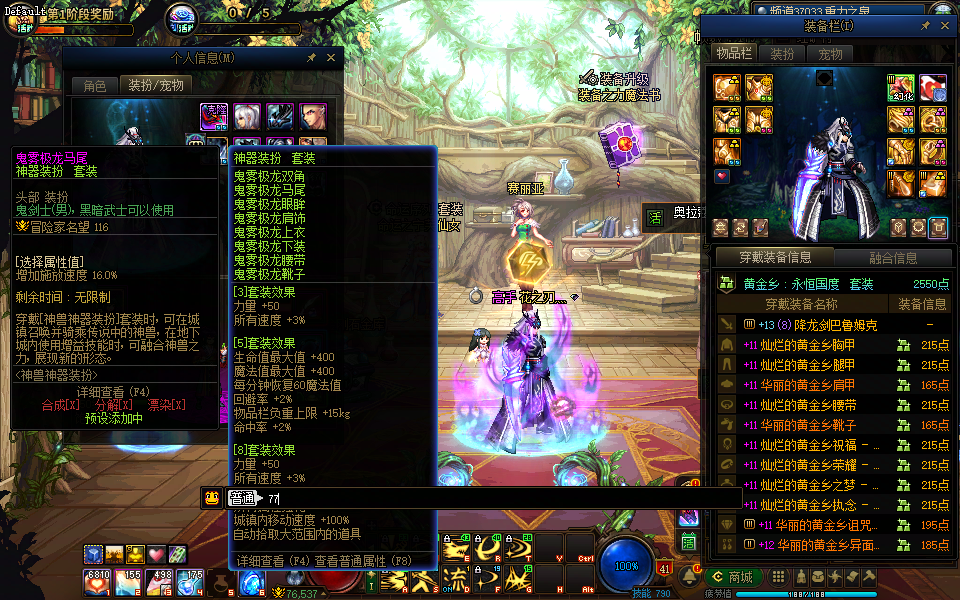Switch to the 角色 character tab
960x600 pixels.
click(x=95, y=86)
